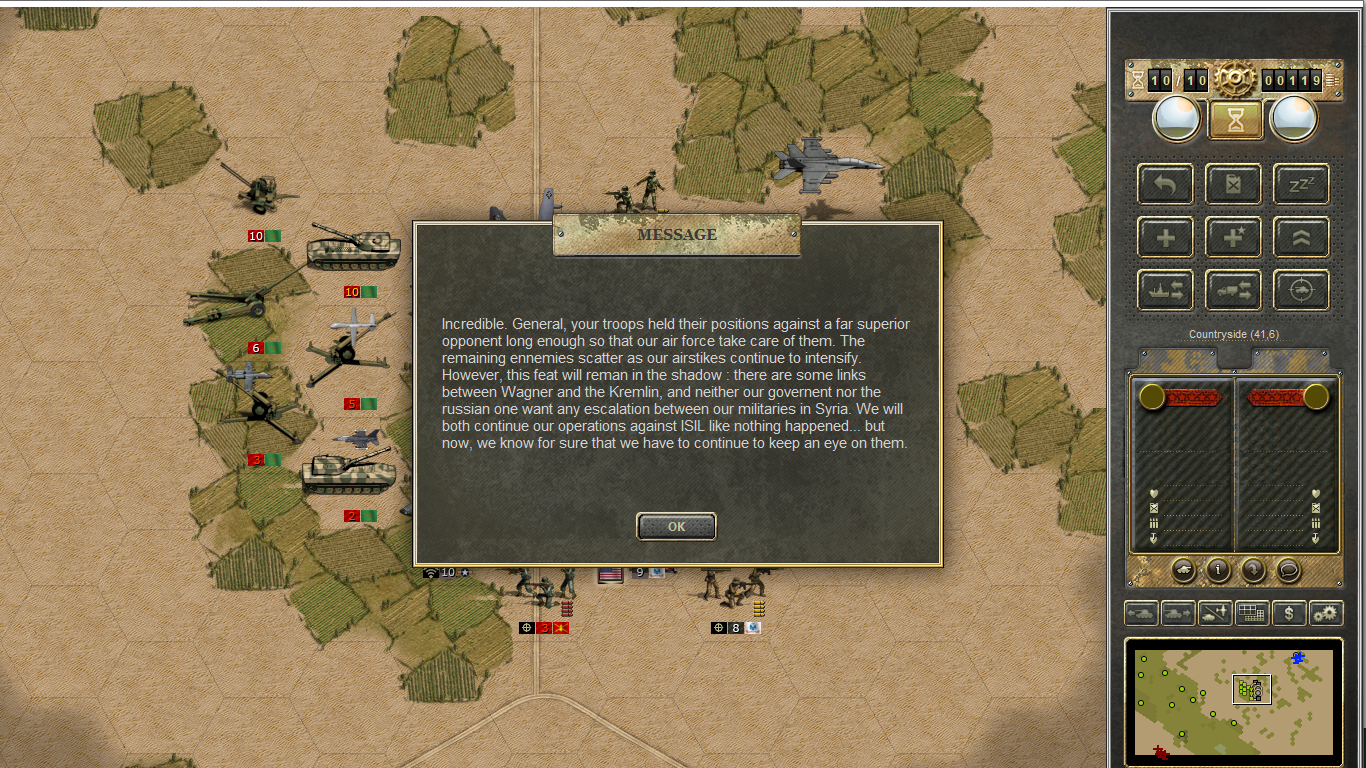End the turn with the hourglass button
Screen dimensions: 1366x768
tap(1235, 120)
